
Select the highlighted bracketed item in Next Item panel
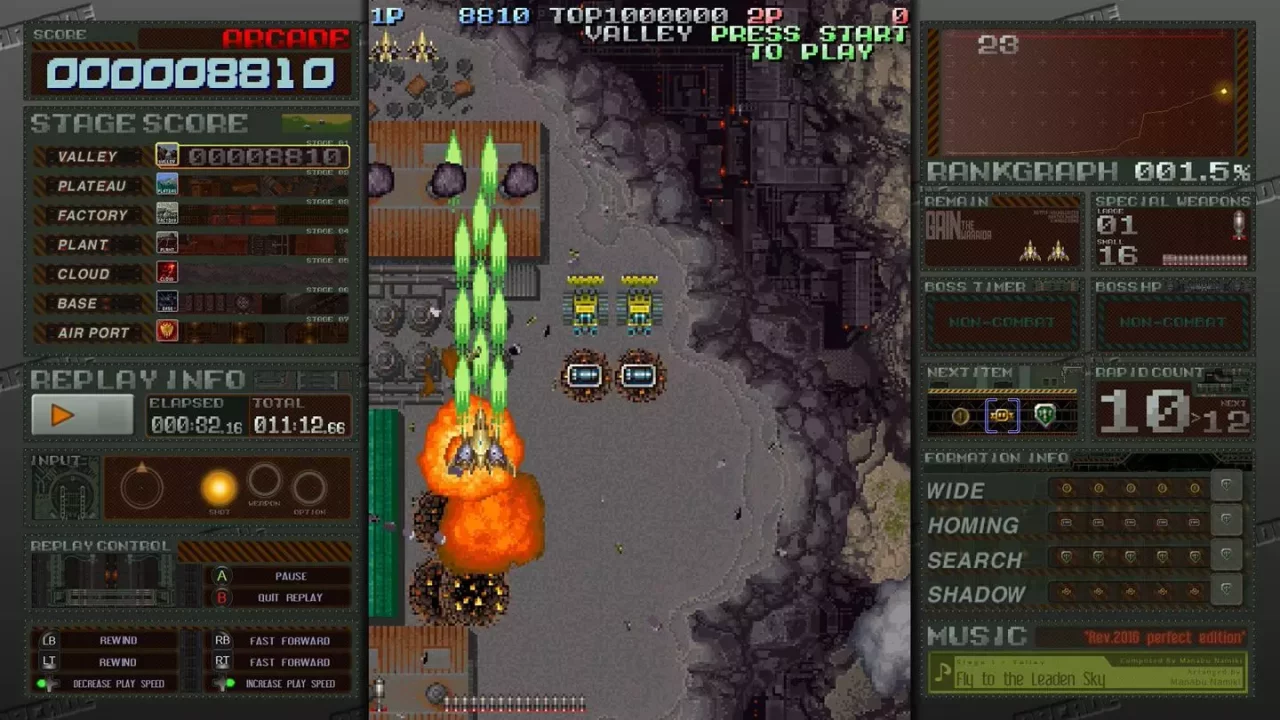1002,416
